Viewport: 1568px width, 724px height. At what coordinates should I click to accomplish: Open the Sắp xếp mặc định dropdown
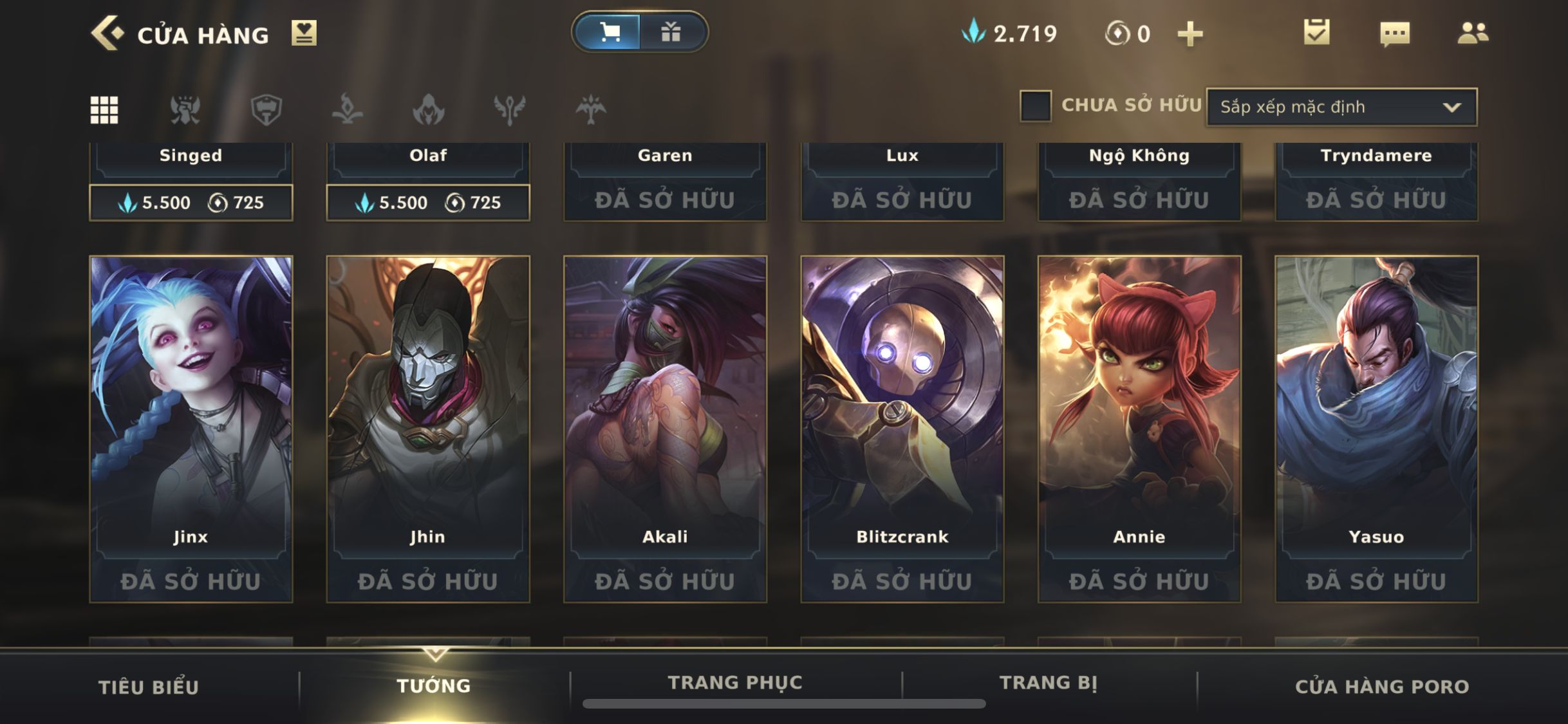pyautogui.click(x=1341, y=107)
